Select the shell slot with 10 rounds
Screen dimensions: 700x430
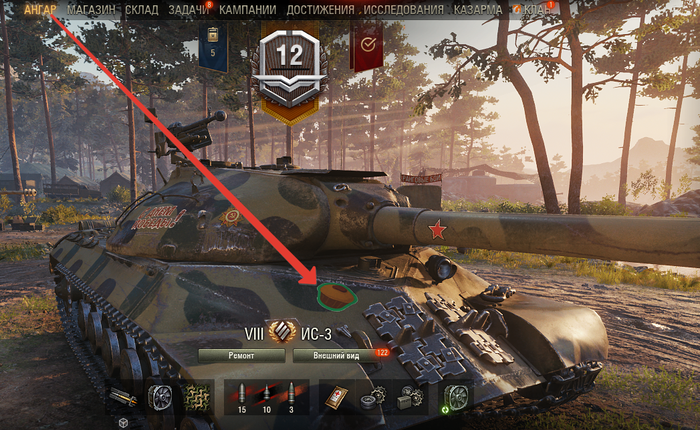click(266, 396)
